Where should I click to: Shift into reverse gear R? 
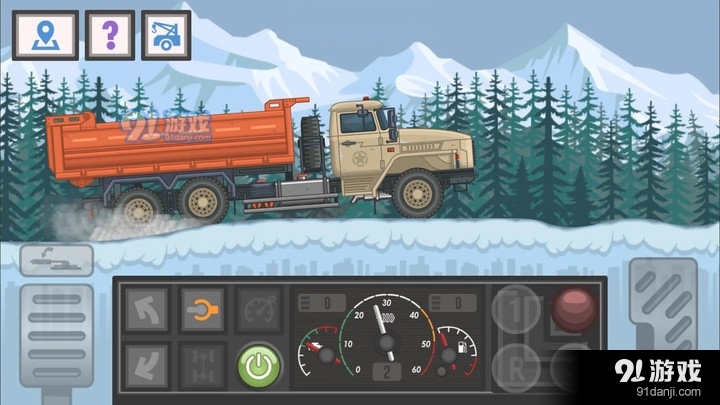point(517,363)
